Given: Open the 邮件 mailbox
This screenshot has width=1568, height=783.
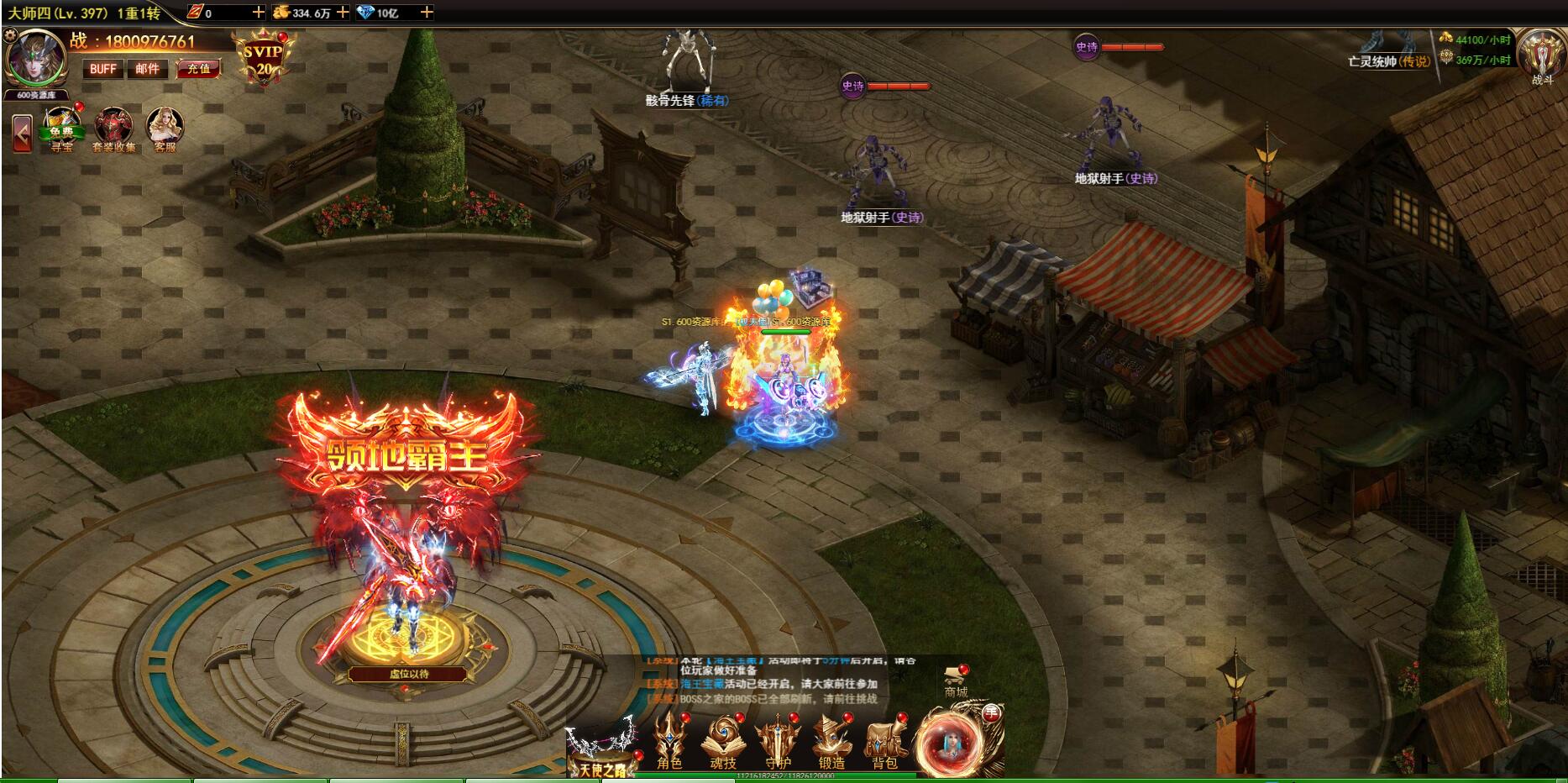Looking at the screenshot, I should (x=148, y=69).
